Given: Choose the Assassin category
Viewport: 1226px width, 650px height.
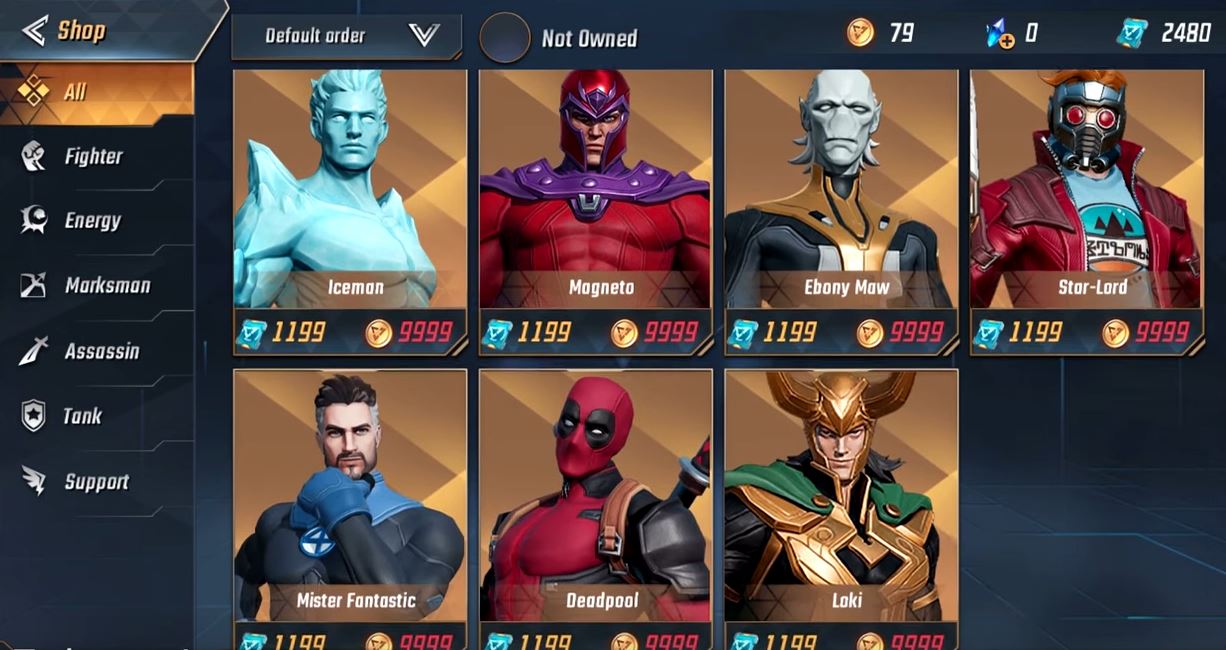Looking at the screenshot, I should (101, 351).
